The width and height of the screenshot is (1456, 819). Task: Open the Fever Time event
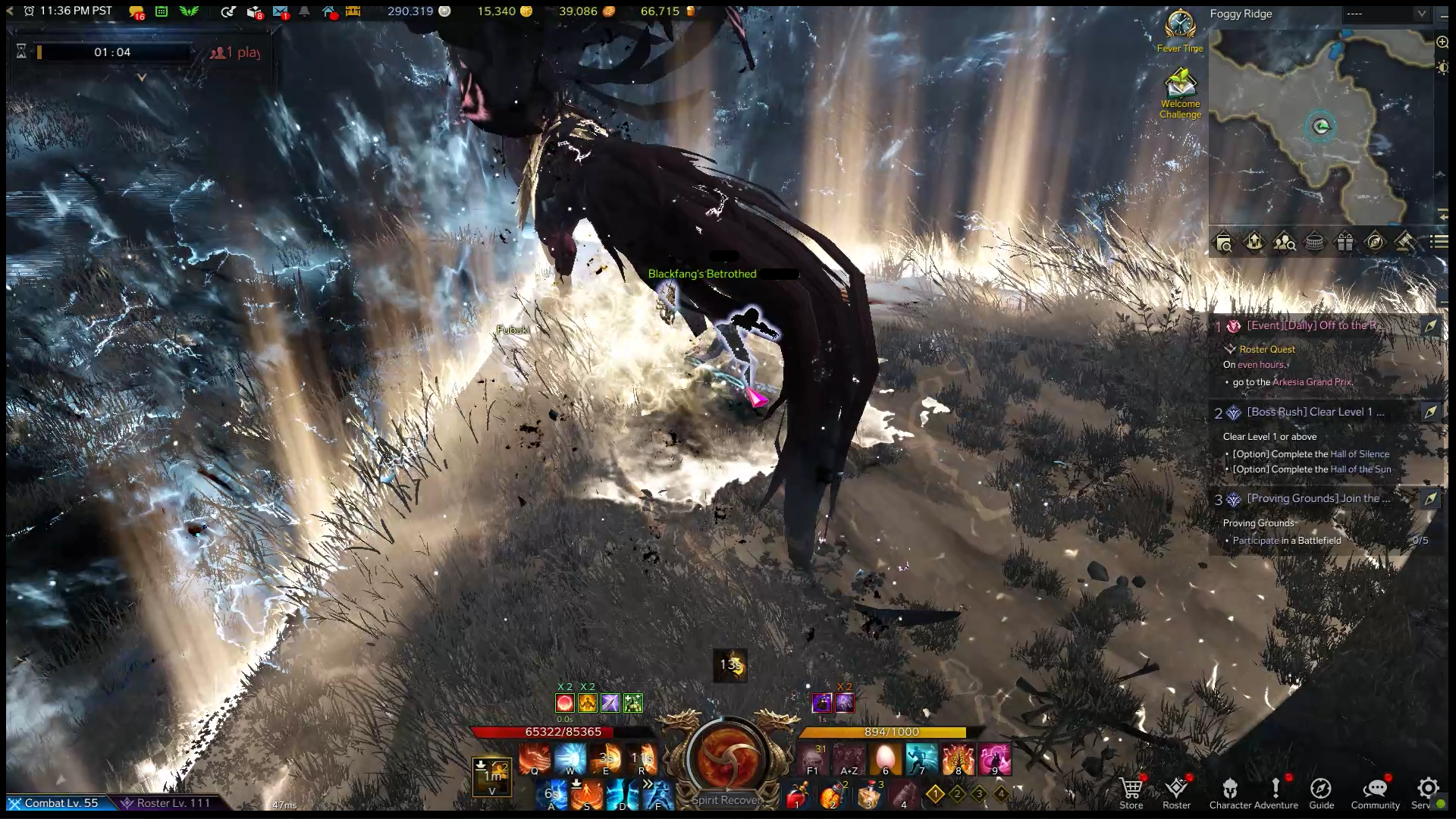pos(1180,30)
